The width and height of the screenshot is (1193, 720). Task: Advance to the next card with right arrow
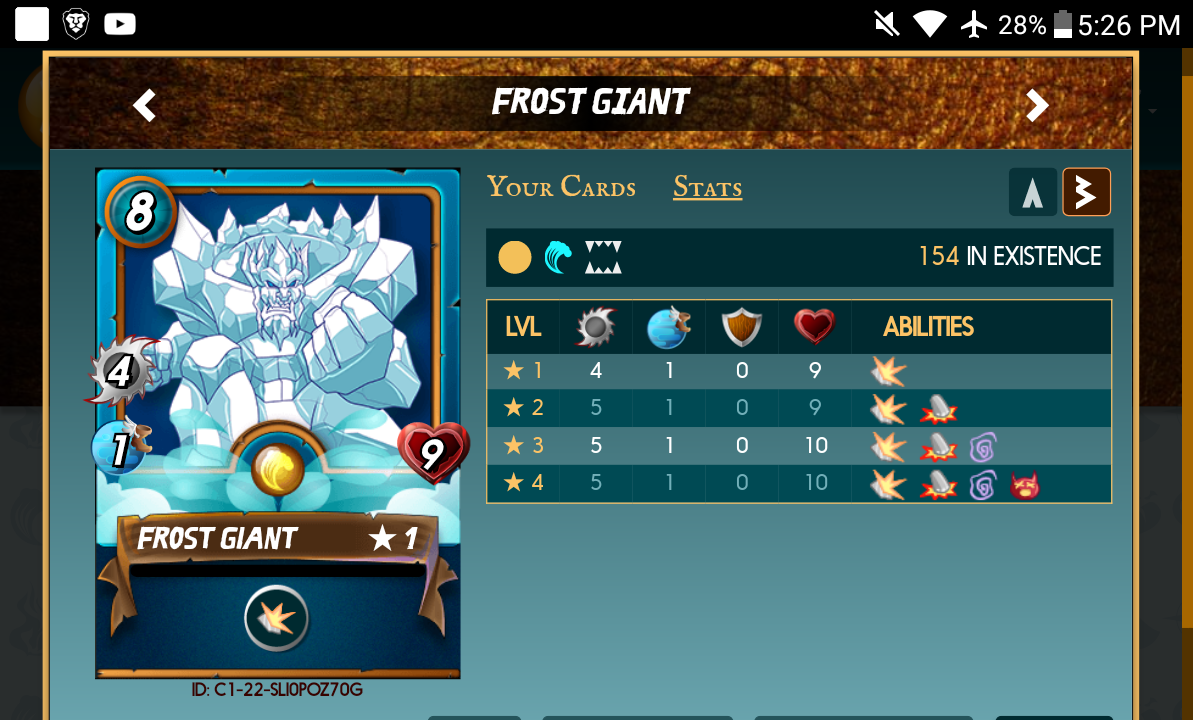pyautogui.click(x=1037, y=105)
